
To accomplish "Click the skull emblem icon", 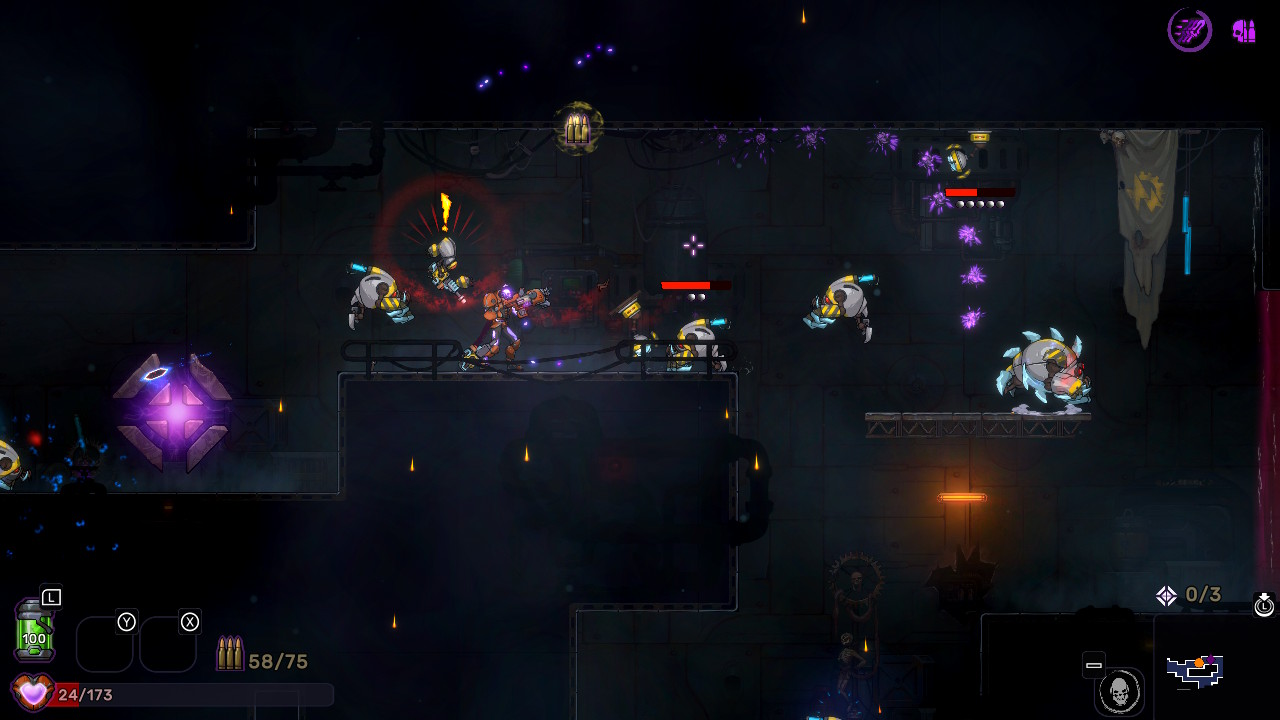I will [x=1119, y=691].
